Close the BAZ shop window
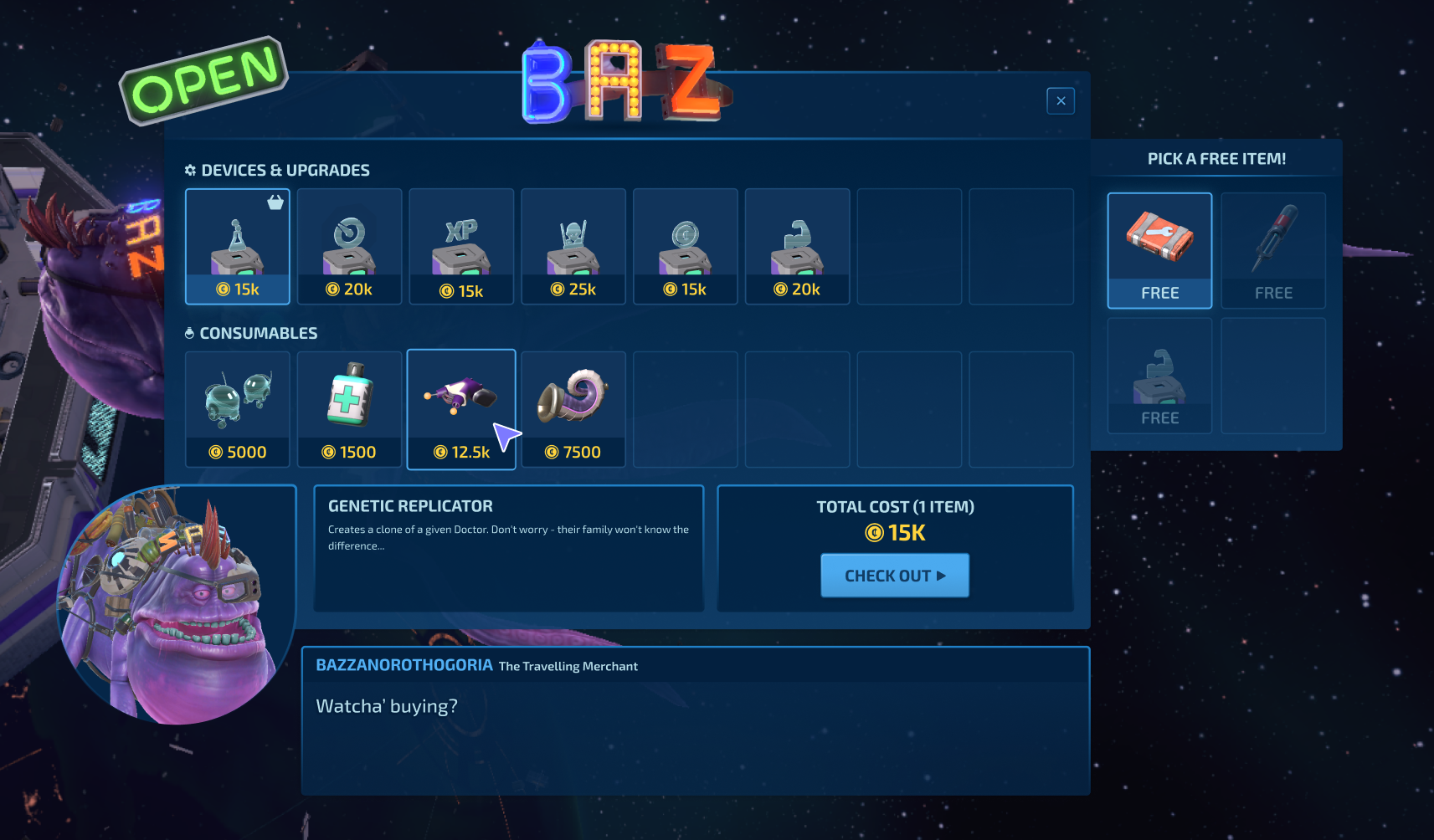This screenshot has width=1434, height=840. pos(1060,100)
